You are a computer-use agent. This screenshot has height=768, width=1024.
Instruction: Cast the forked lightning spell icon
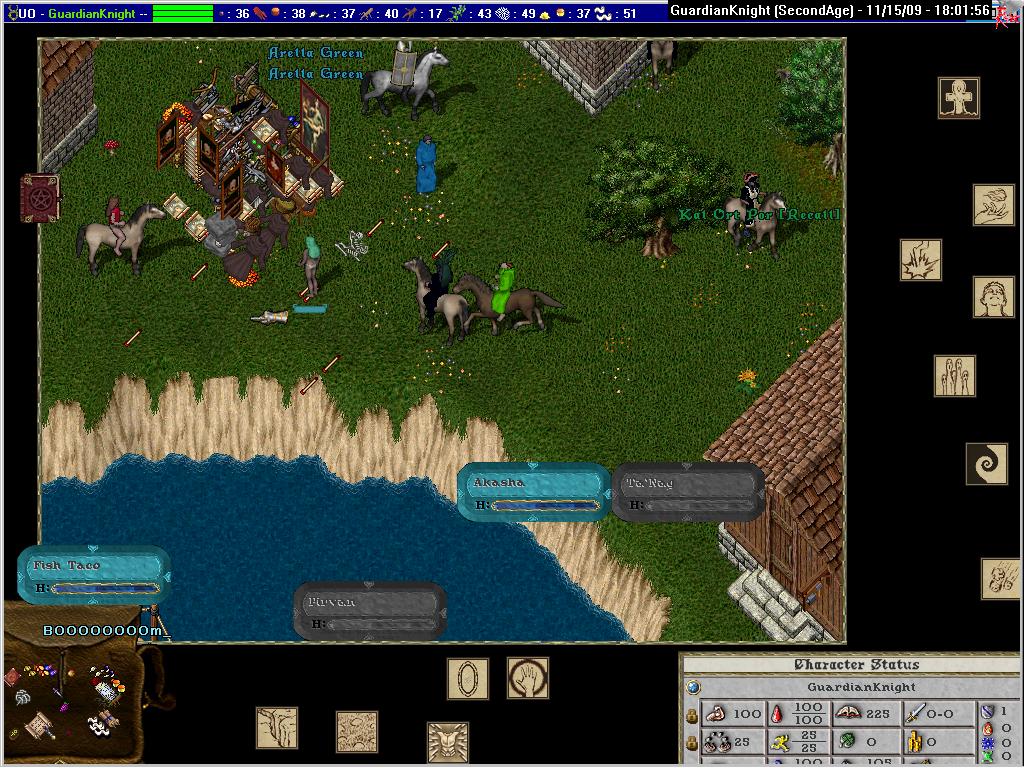point(277,728)
